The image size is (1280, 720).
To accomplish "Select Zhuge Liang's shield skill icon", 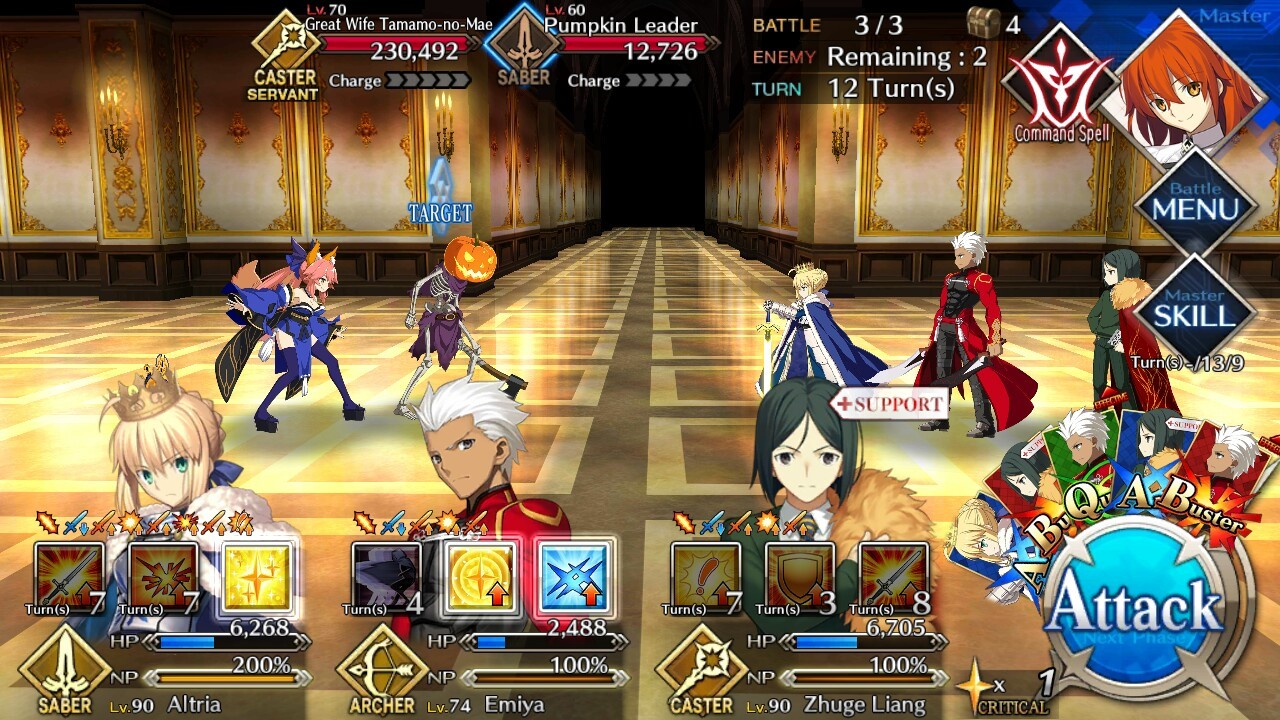I will (x=799, y=577).
